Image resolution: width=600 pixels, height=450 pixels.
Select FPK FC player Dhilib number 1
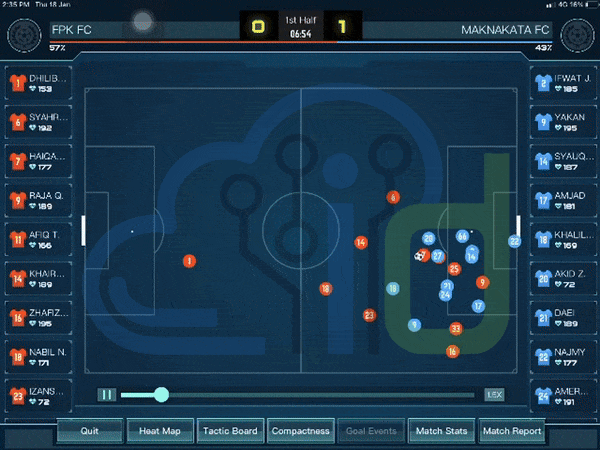pyautogui.click(x=37, y=82)
